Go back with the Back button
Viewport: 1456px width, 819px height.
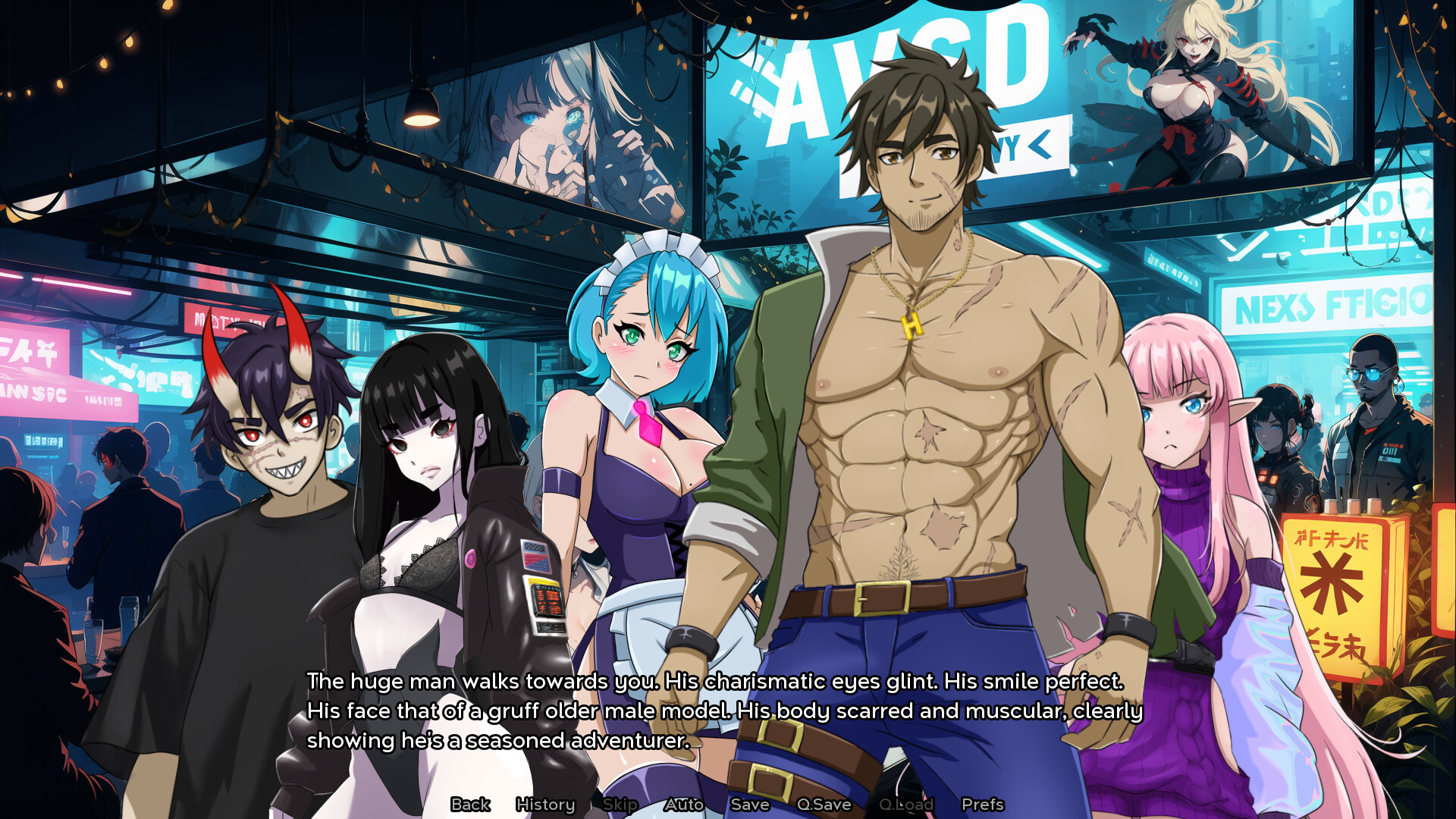point(470,804)
